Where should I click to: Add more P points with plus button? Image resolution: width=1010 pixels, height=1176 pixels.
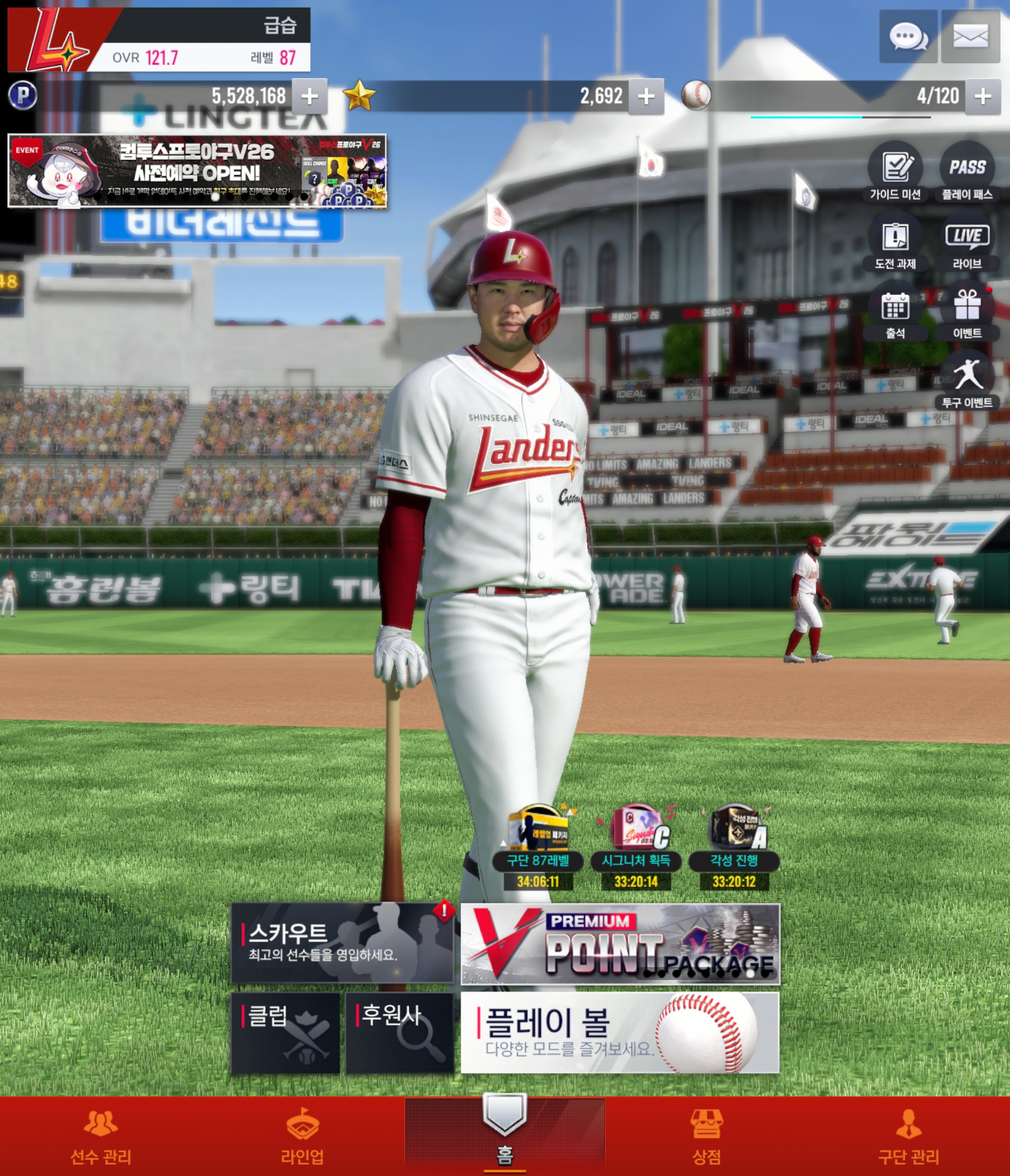tap(309, 96)
